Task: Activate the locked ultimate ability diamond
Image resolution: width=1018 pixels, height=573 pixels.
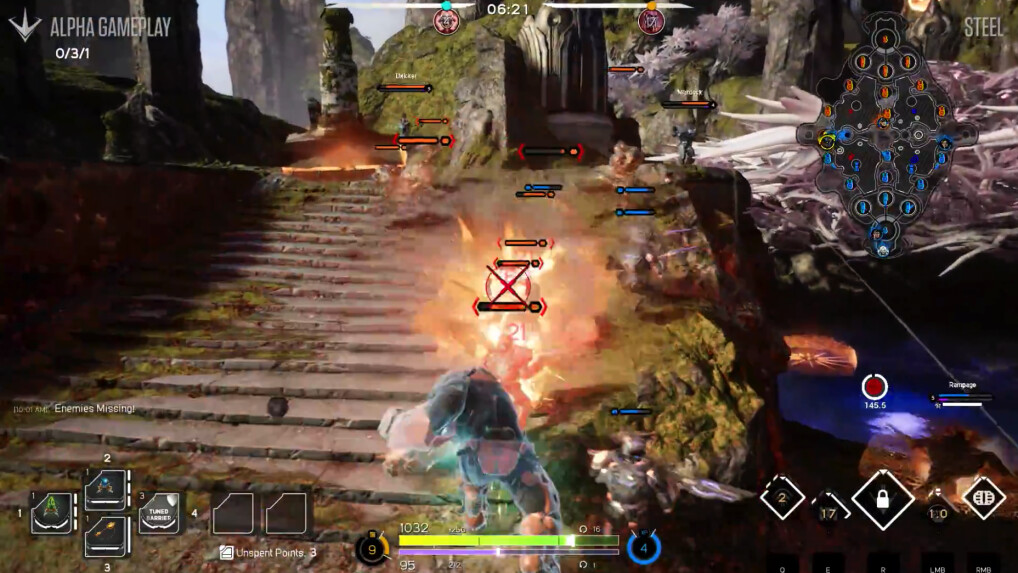Action: pyautogui.click(x=882, y=499)
